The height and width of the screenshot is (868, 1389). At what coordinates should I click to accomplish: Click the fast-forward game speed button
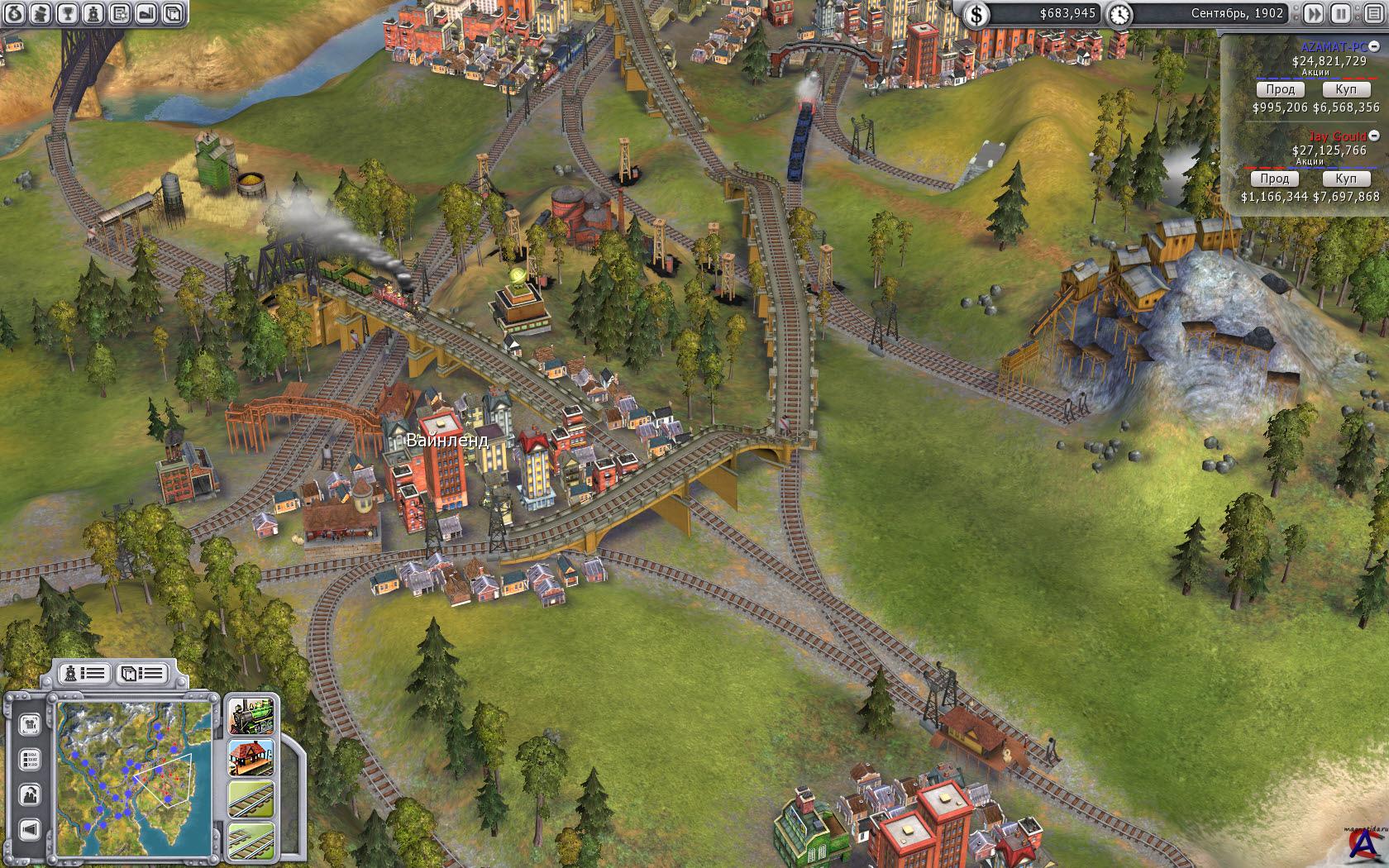(1314, 13)
